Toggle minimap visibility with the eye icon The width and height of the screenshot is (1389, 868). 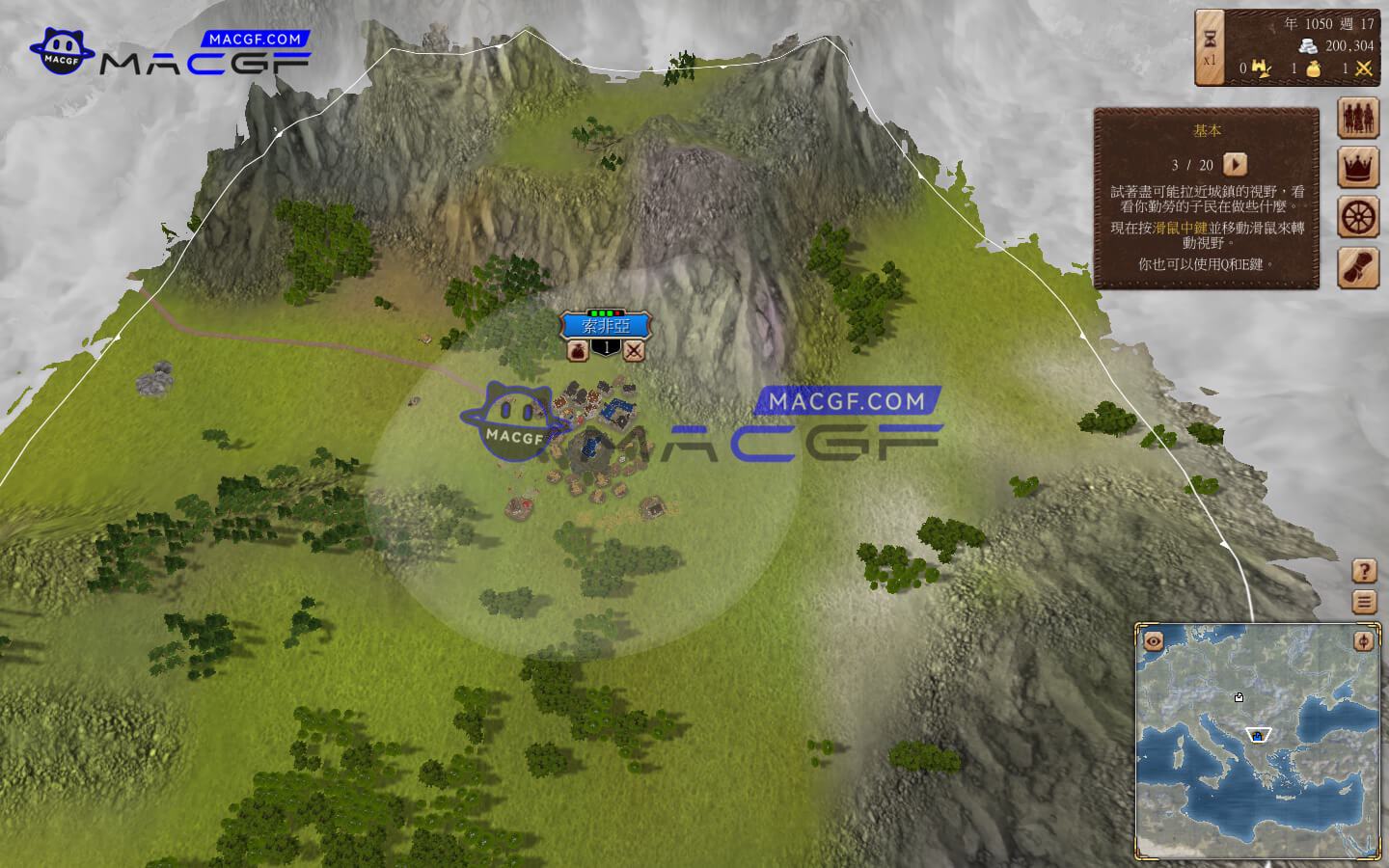click(1151, 640)
